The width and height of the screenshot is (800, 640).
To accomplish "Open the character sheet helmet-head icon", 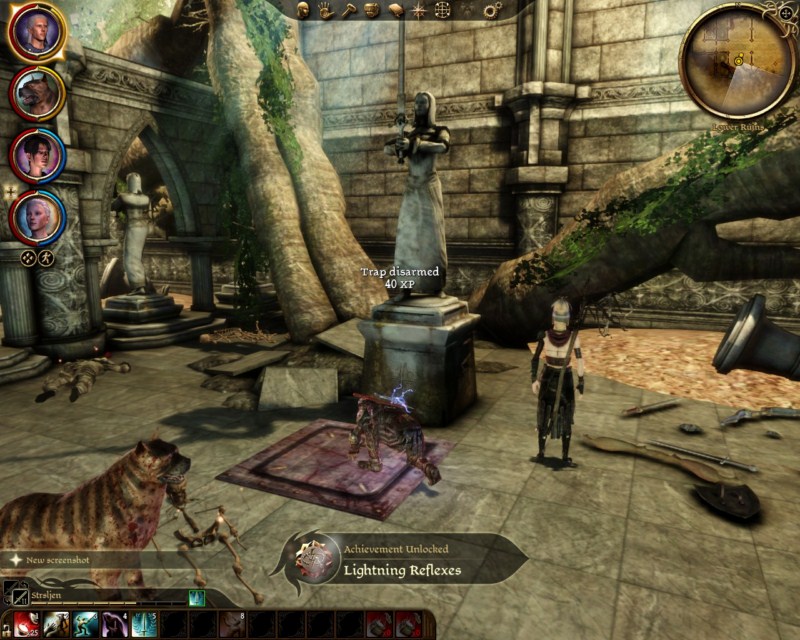I will [x=304, y=10].
